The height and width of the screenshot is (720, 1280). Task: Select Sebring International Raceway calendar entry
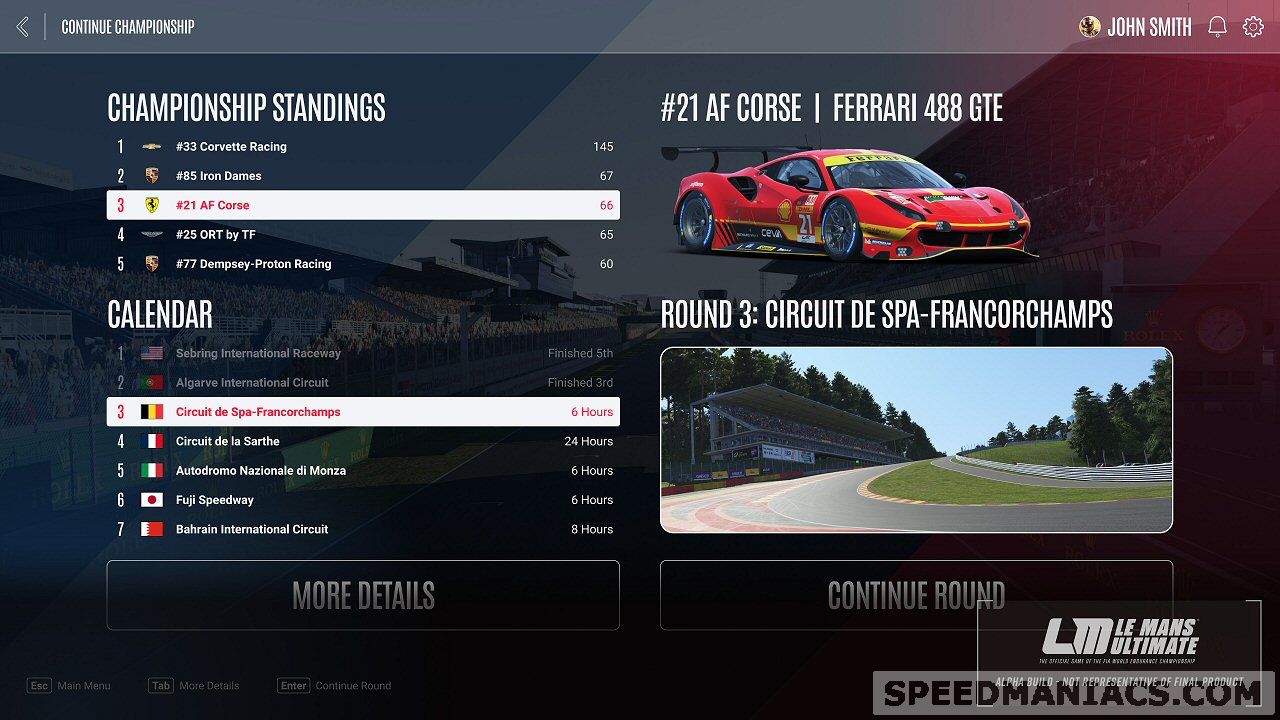362,353
